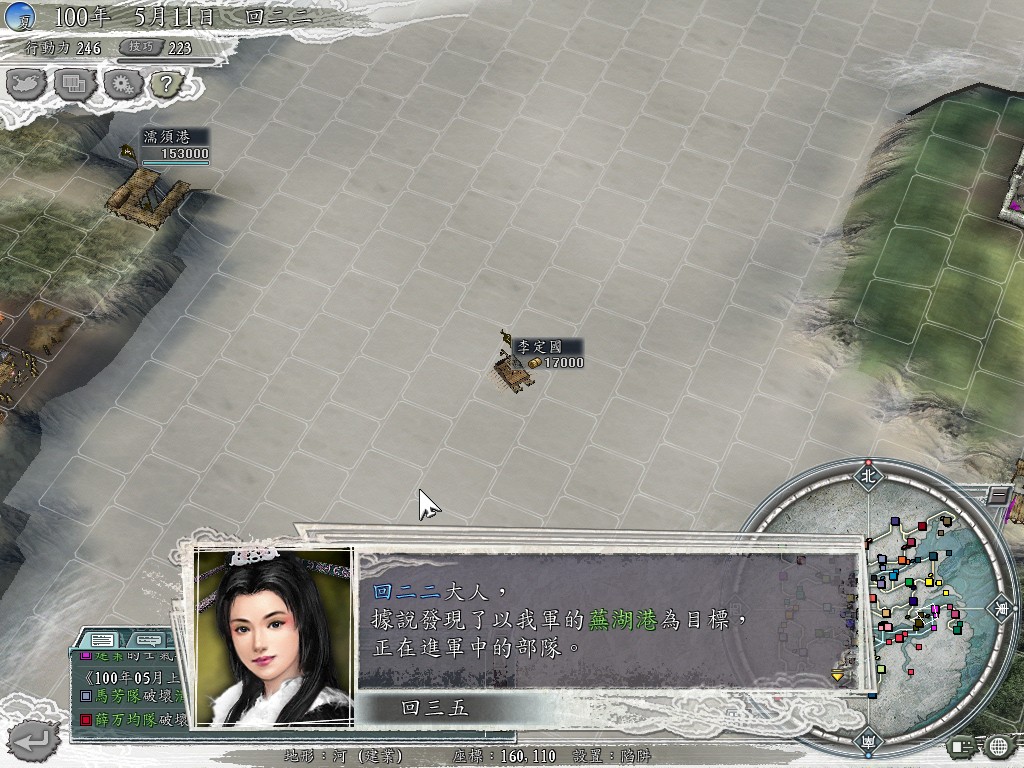The height and width of the screenshot is (768, 1024).
Task: Open the China map overview button
Action: coord(28,84)
